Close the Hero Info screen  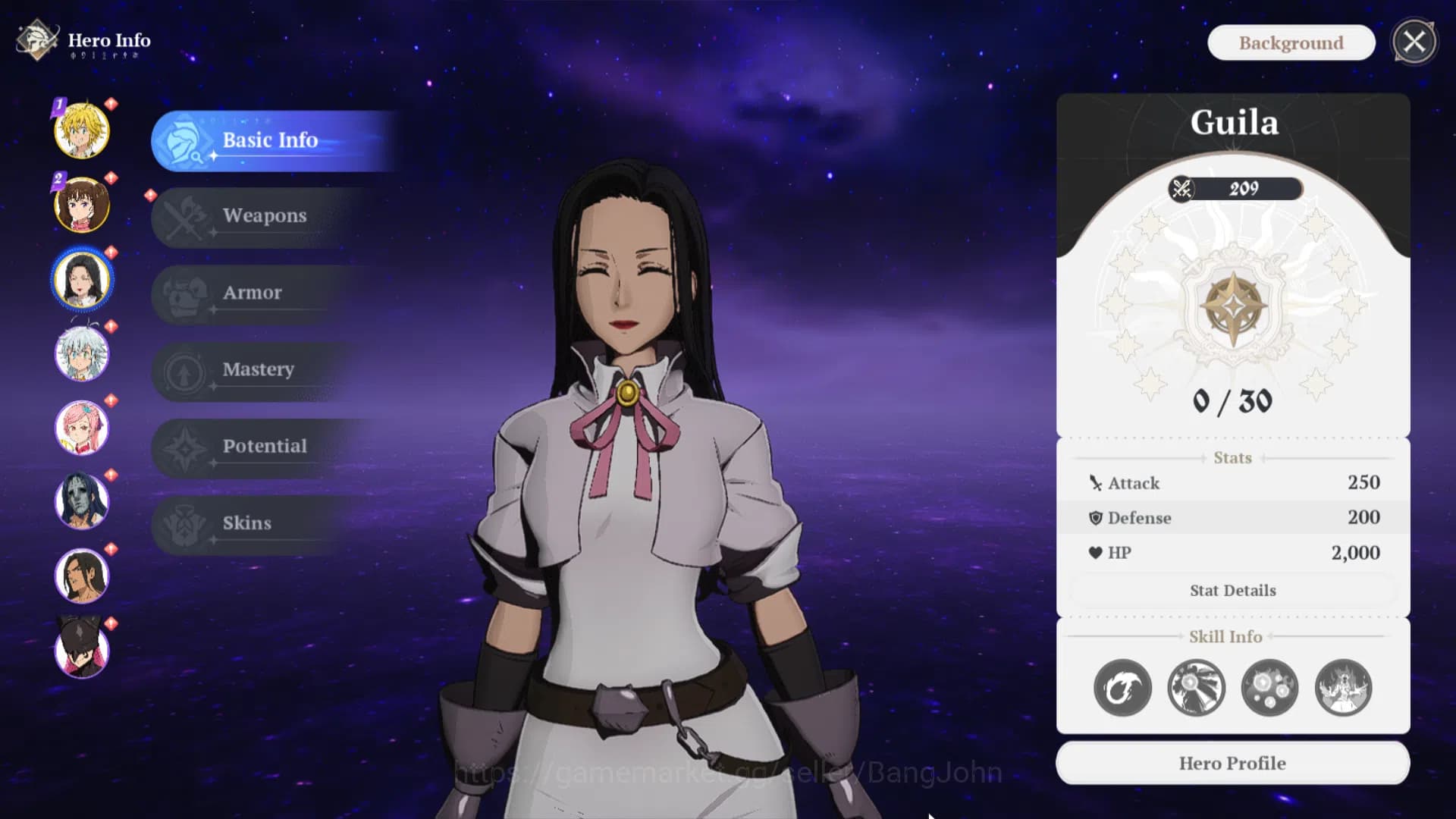click(x=1414, y=42)
